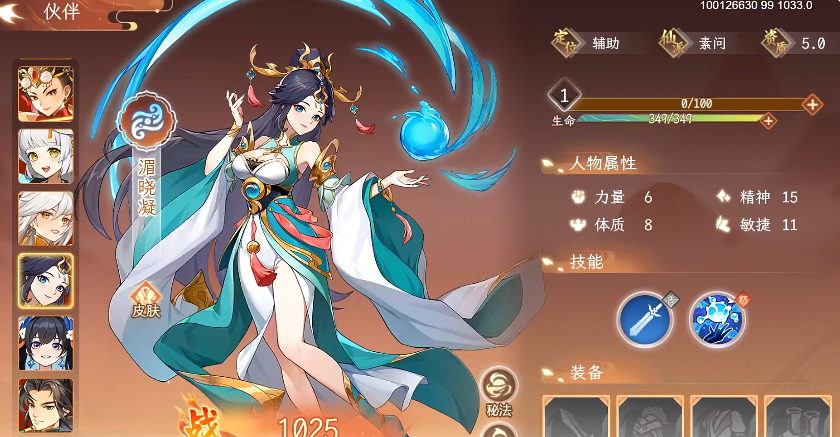View the water orb hand skill
Screen dimensions: 840x437
[716, 318]
